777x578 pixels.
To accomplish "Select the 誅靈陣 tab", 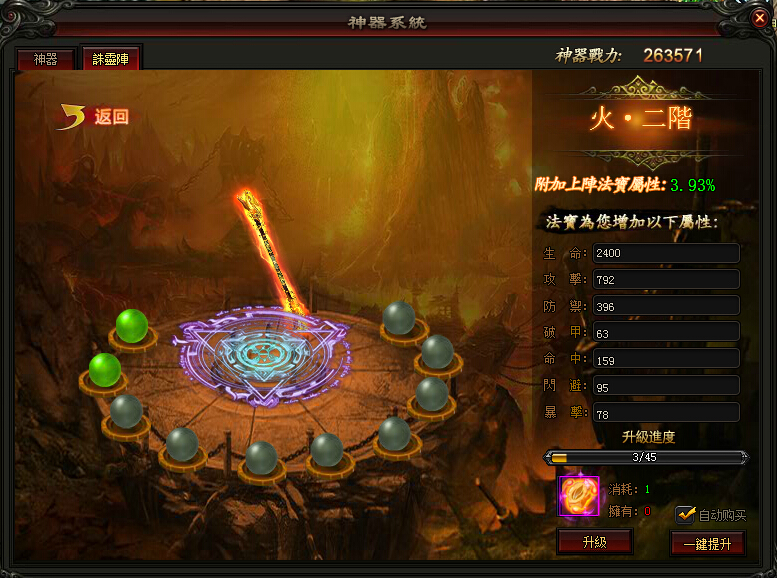I will pyautogui.click(x=111, y=59).
